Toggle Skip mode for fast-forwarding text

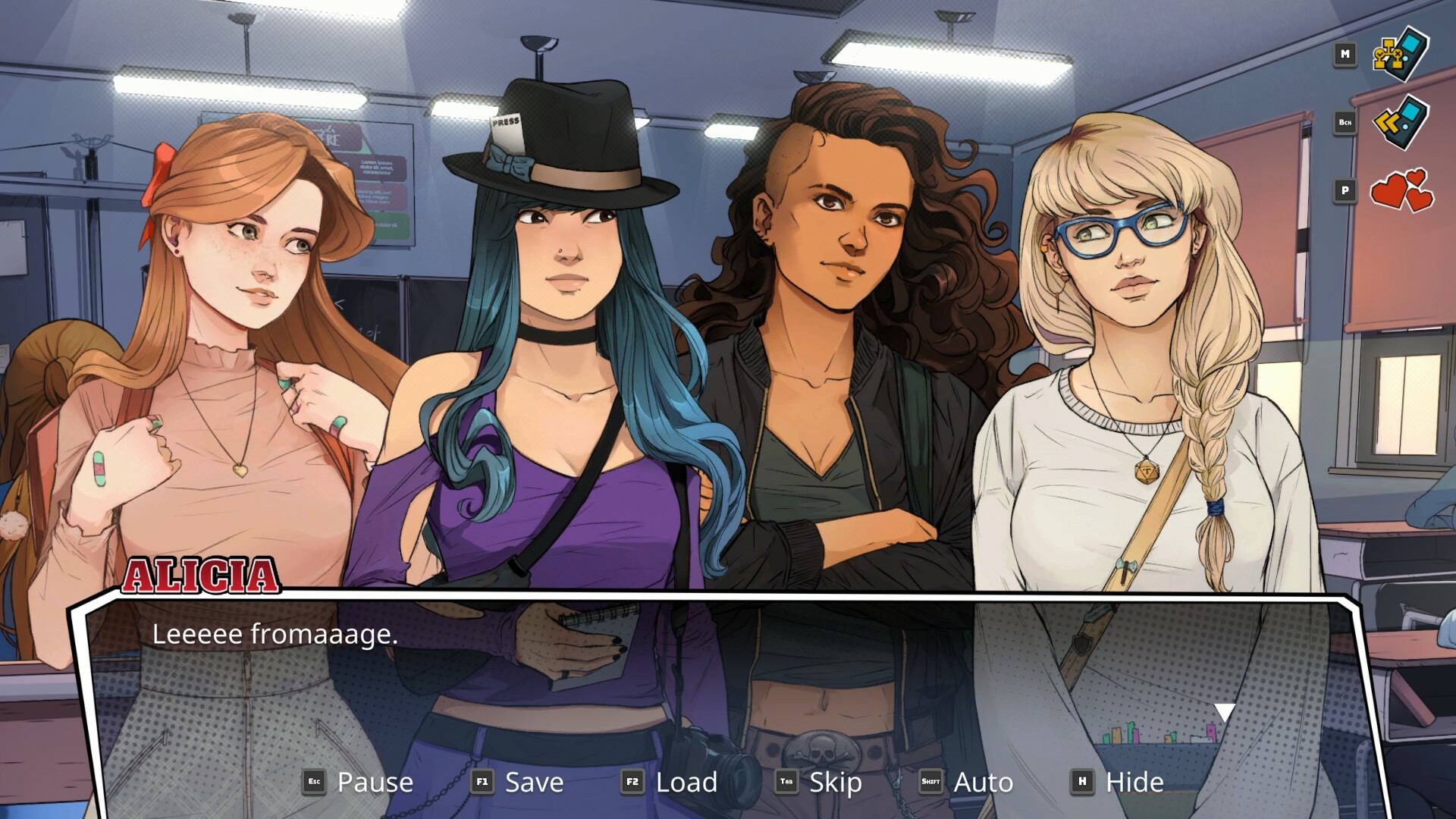[834, 782]
